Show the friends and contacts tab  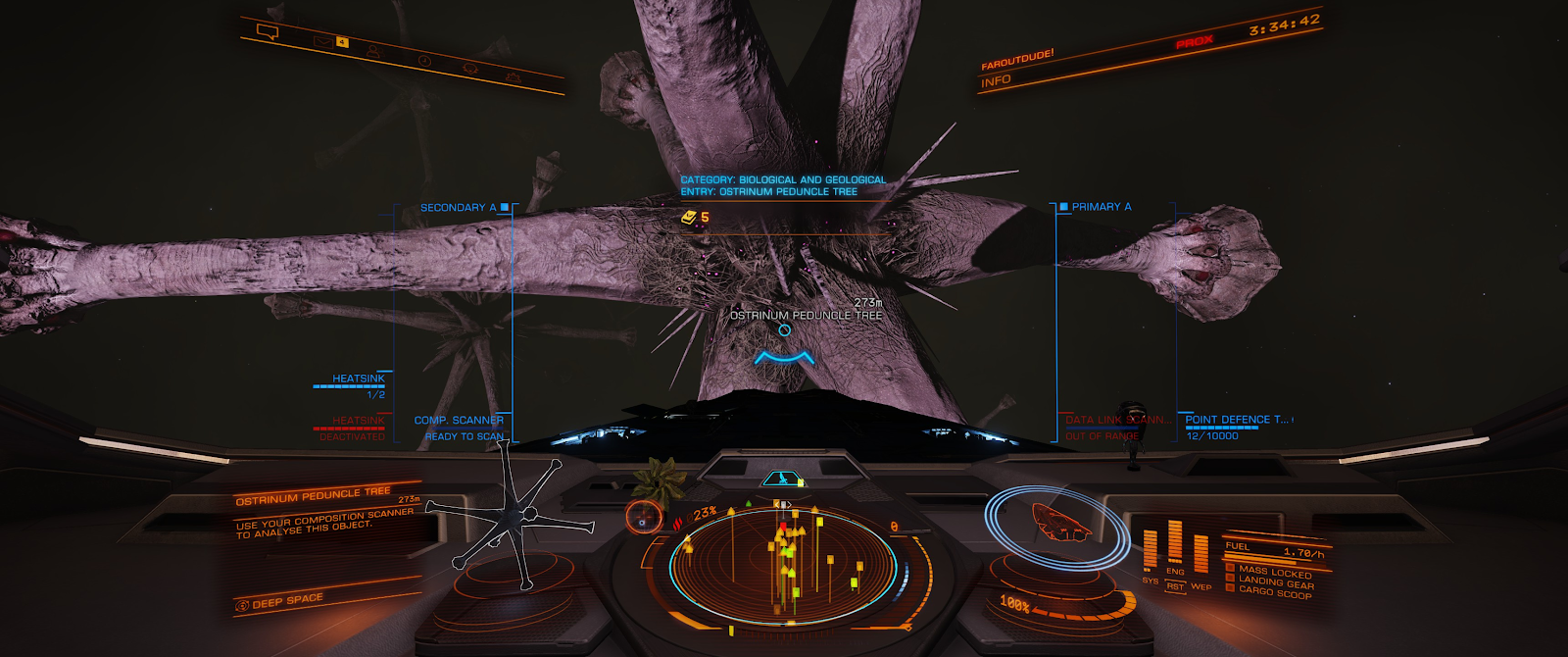coord(373,51)
